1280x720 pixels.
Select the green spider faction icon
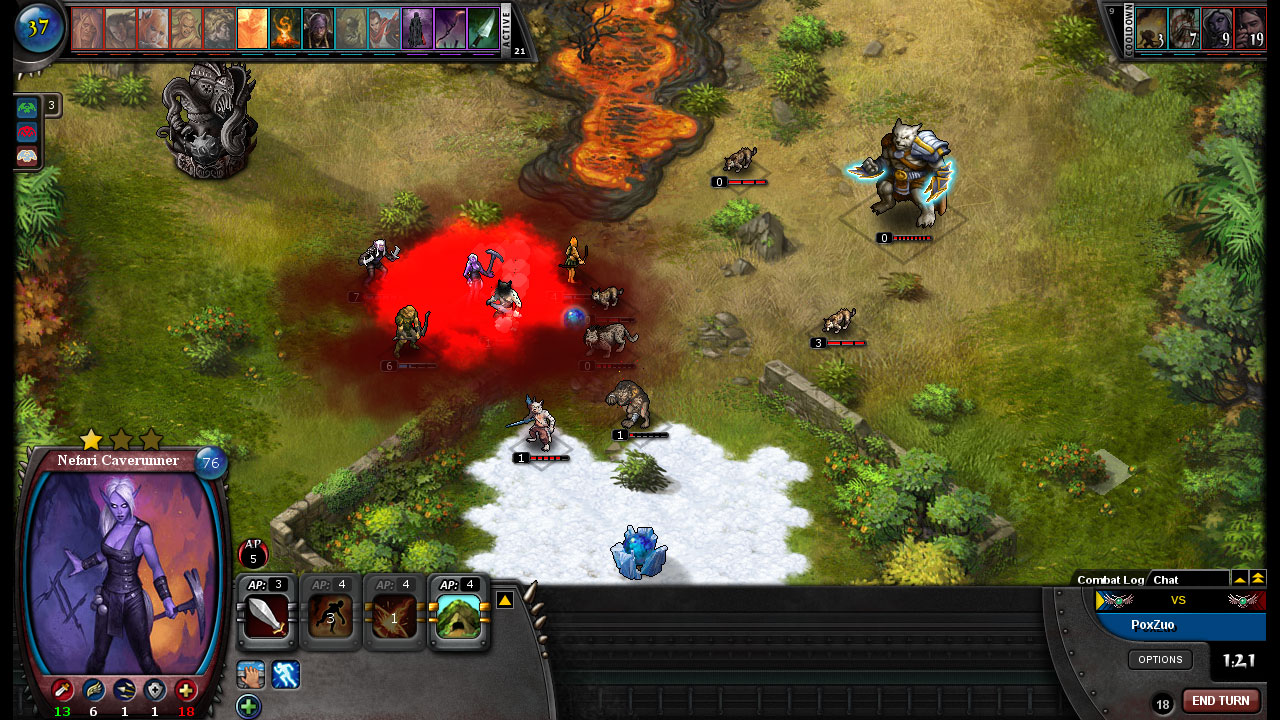coord(27,106)
